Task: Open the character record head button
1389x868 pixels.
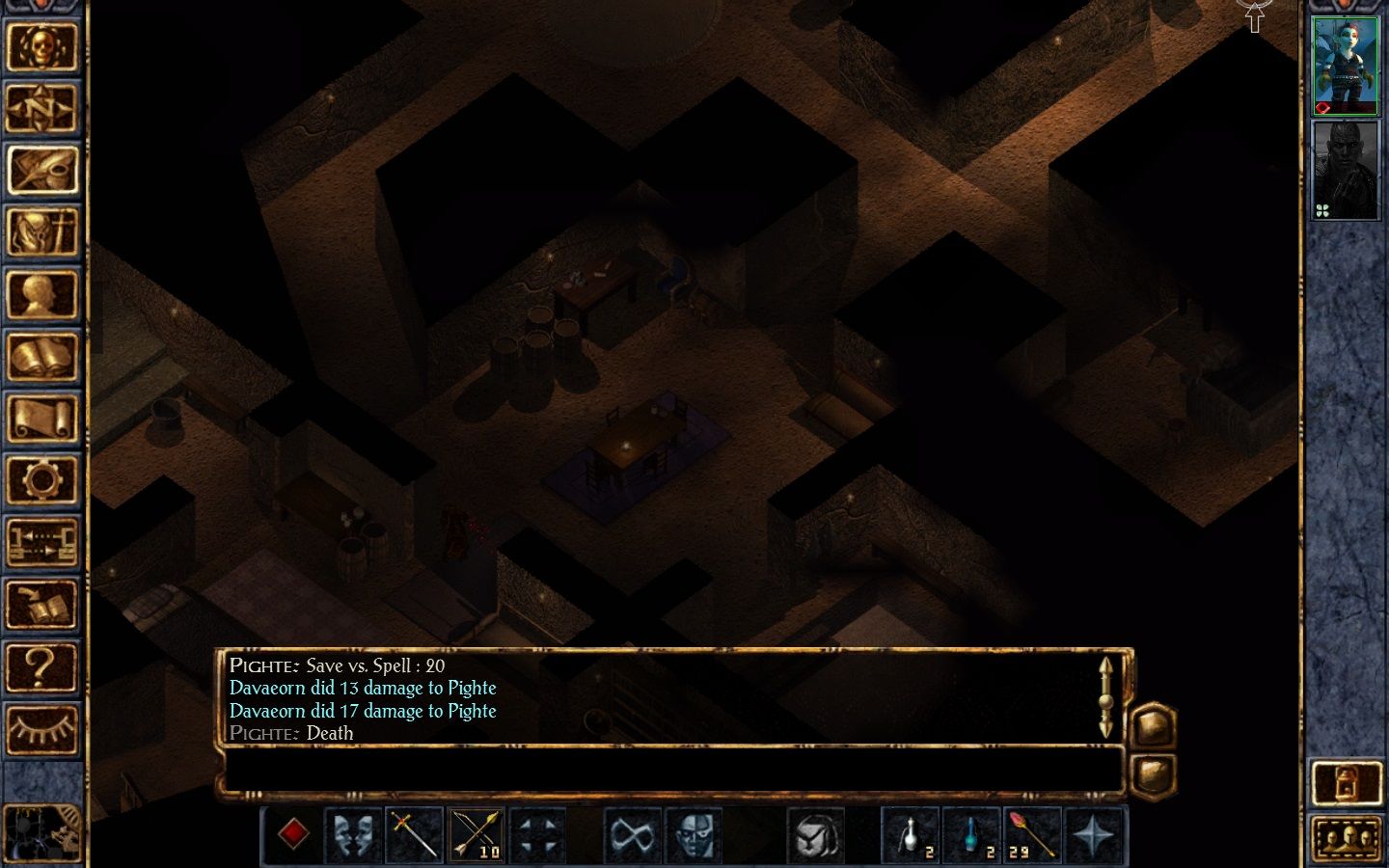Action: pos(41,294)
